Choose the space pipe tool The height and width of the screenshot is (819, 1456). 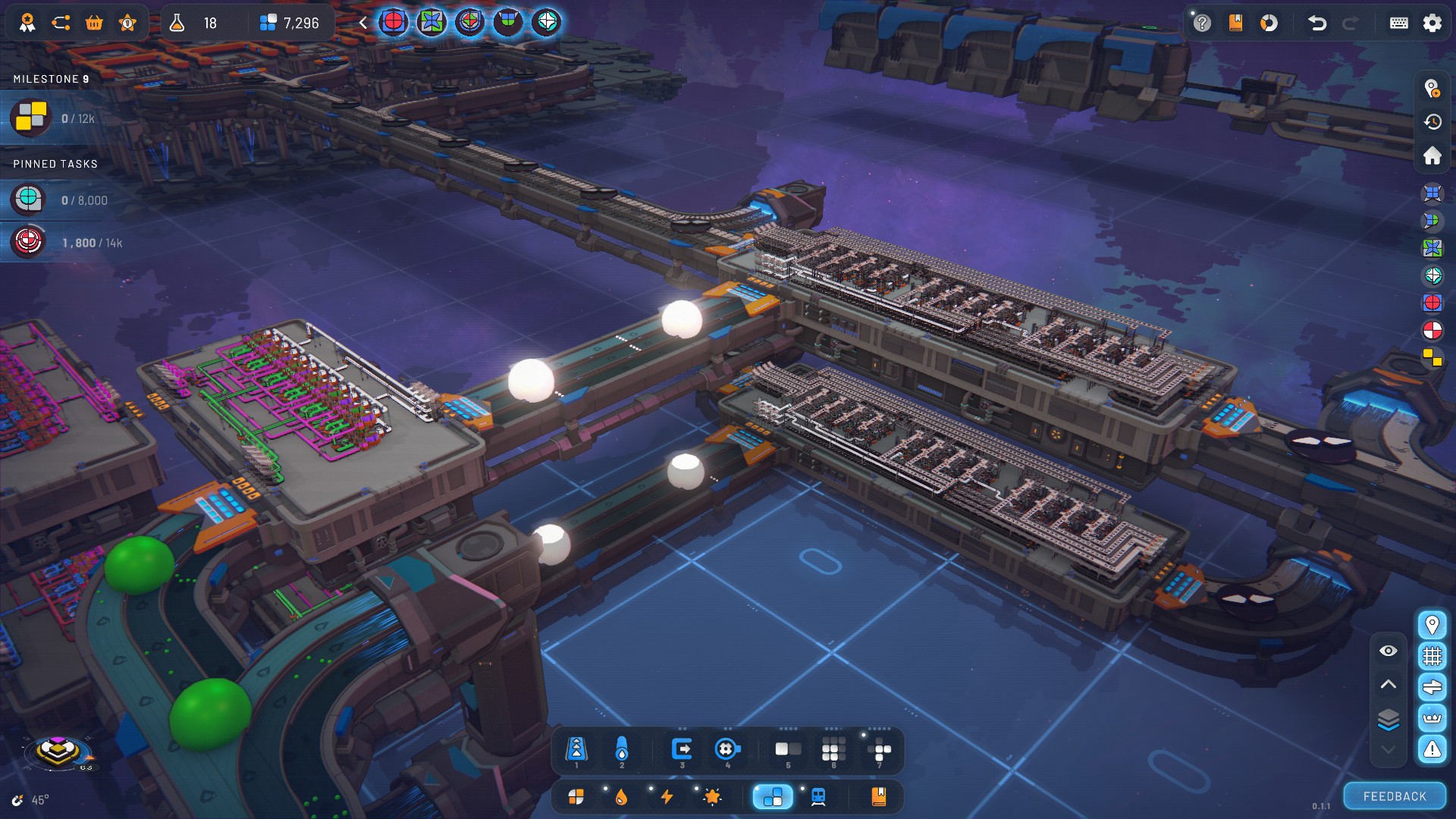[622, 750]
